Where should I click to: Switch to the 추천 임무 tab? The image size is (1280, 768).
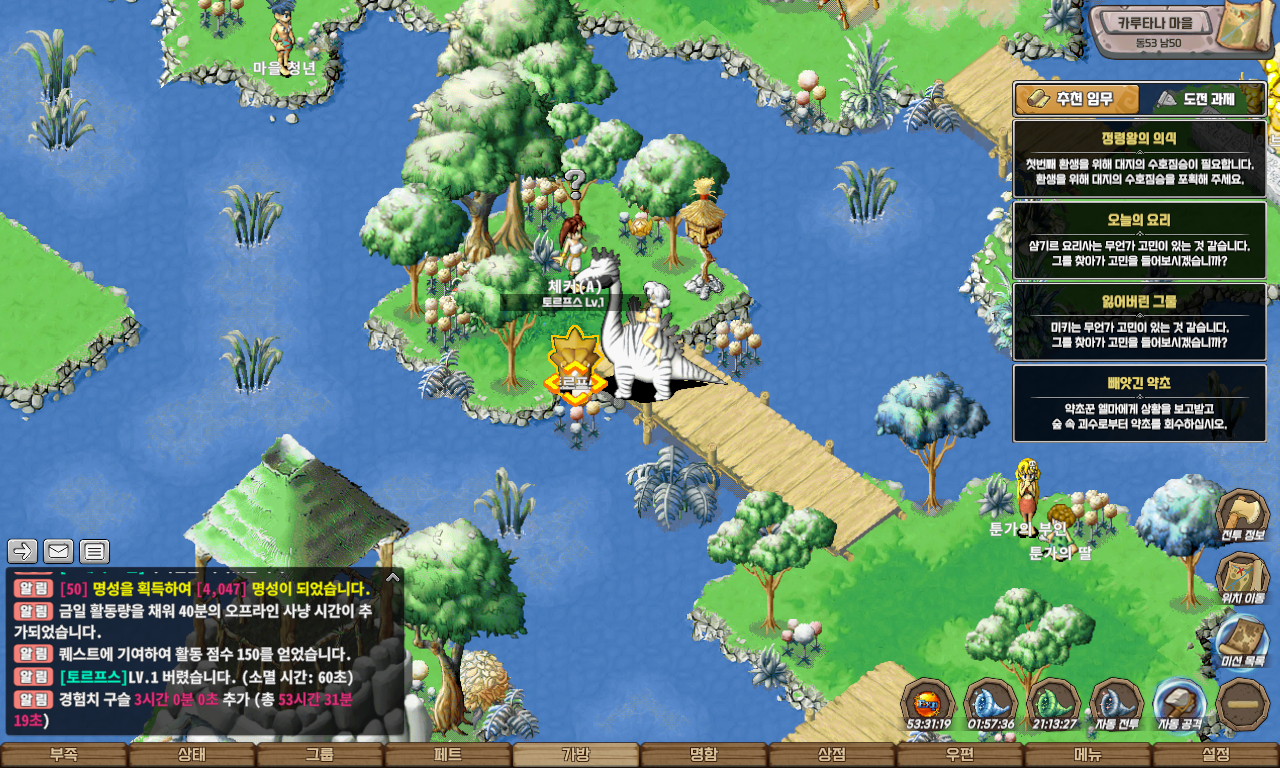[x=1078, y=99]
